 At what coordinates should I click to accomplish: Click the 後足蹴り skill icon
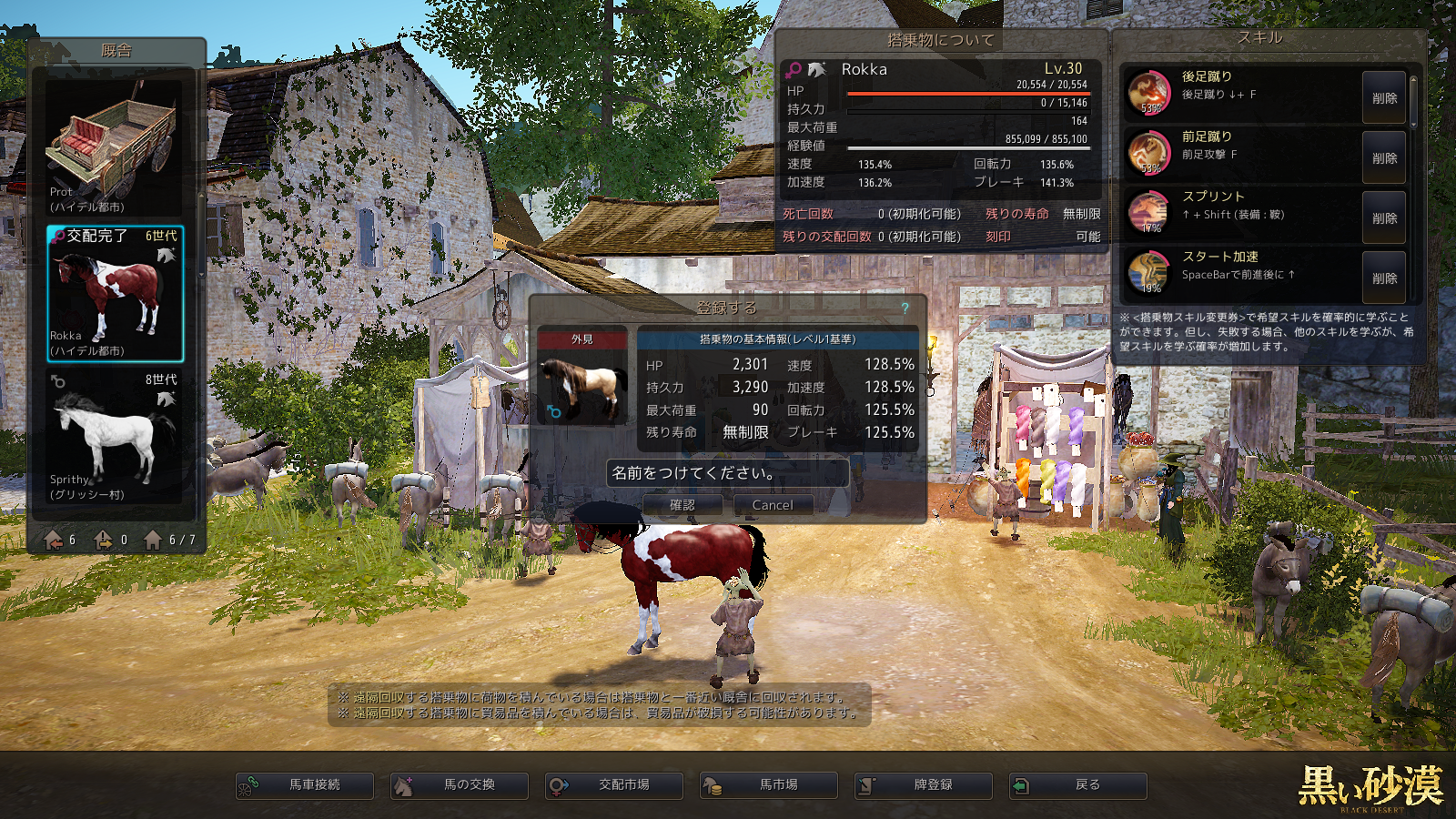point(1148,92)
